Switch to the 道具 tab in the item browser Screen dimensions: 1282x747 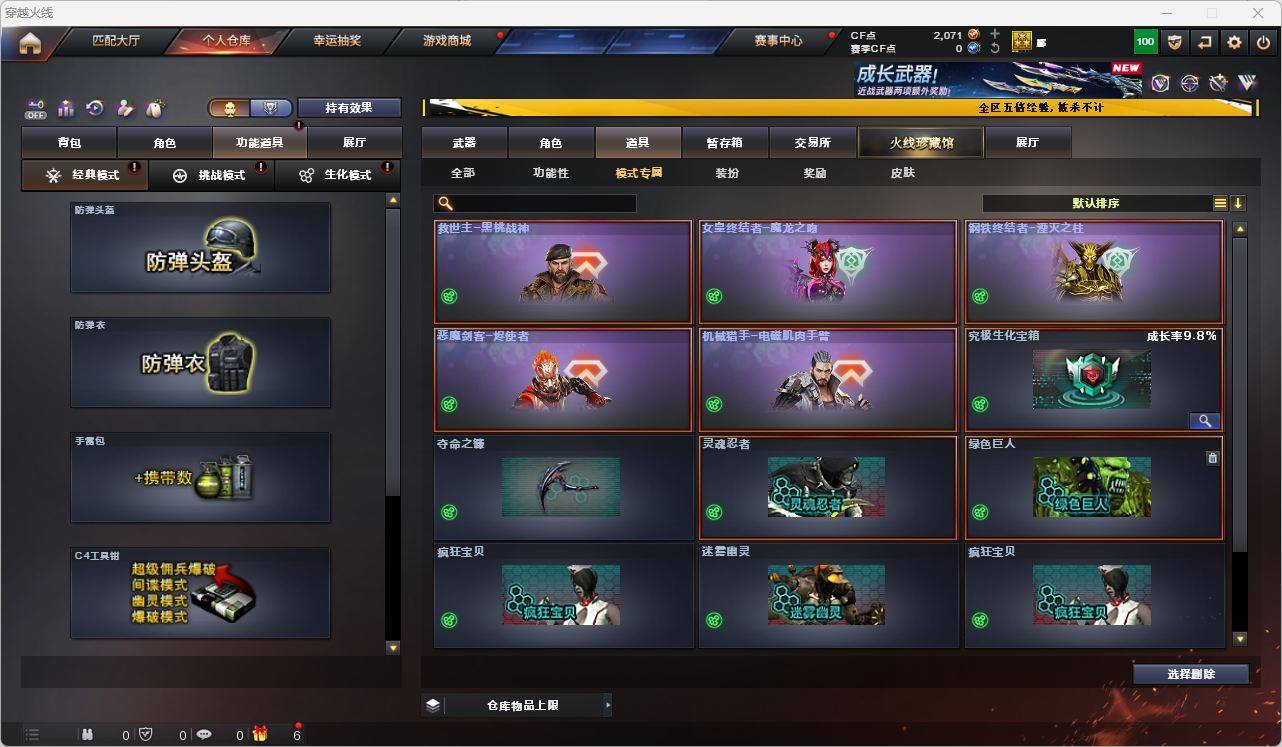637,142
